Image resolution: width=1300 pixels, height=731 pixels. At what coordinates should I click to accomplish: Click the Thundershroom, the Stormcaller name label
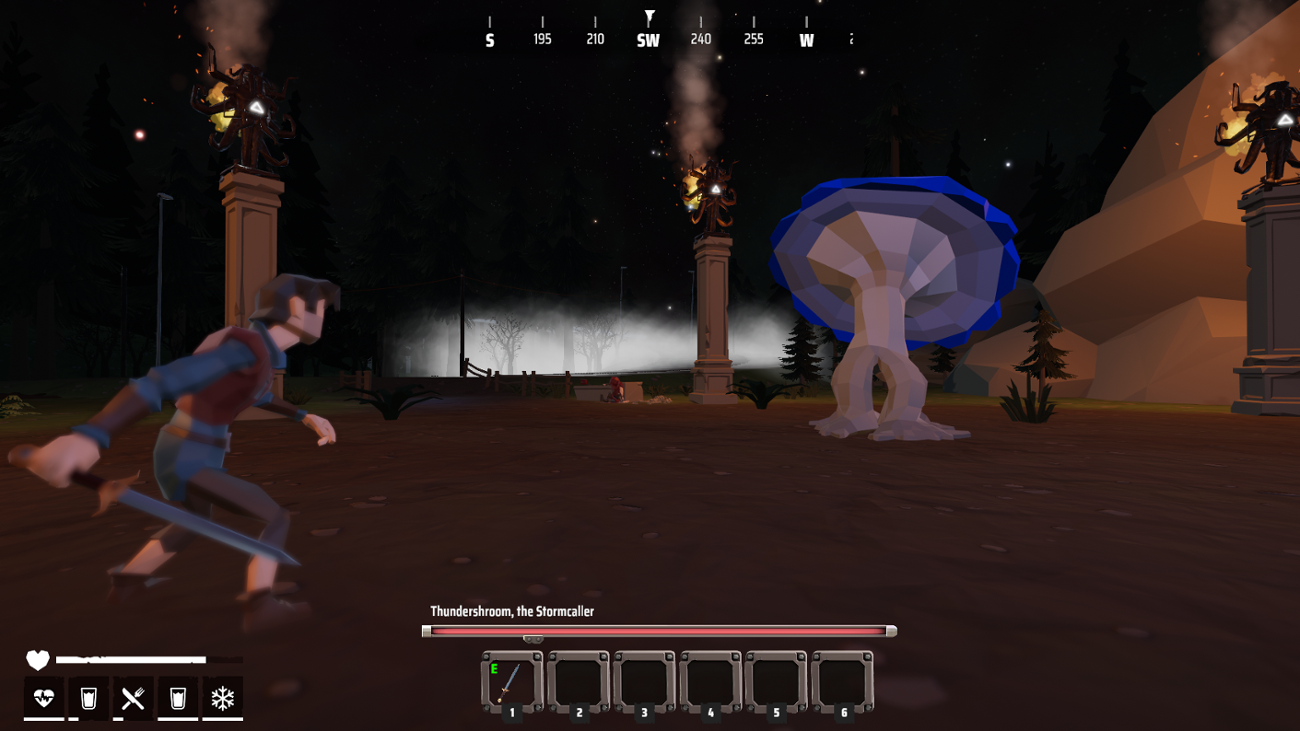pos(510,609)
